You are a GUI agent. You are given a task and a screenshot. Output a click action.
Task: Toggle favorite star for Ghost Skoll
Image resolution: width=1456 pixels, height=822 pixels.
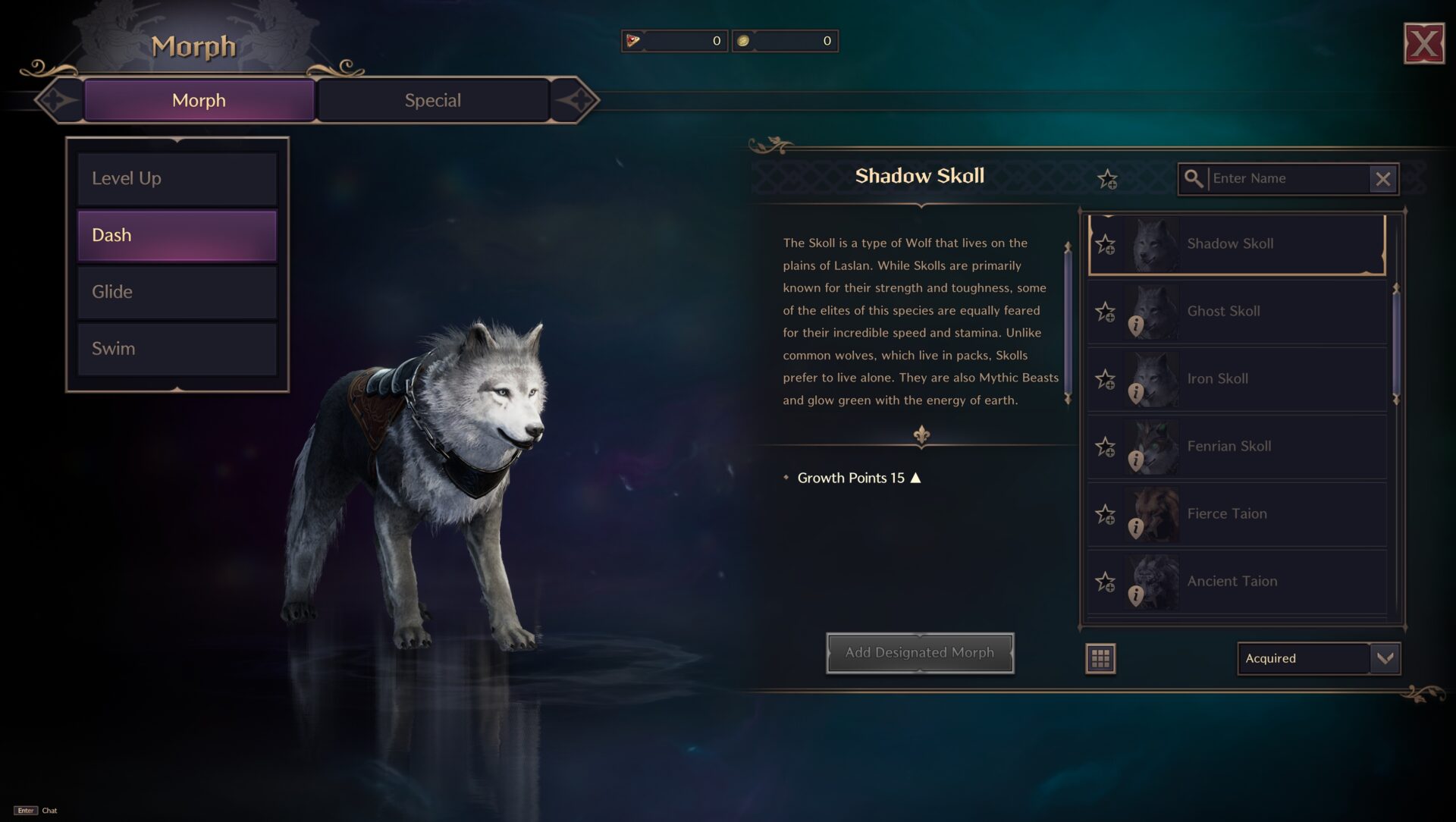(1105, 311)
